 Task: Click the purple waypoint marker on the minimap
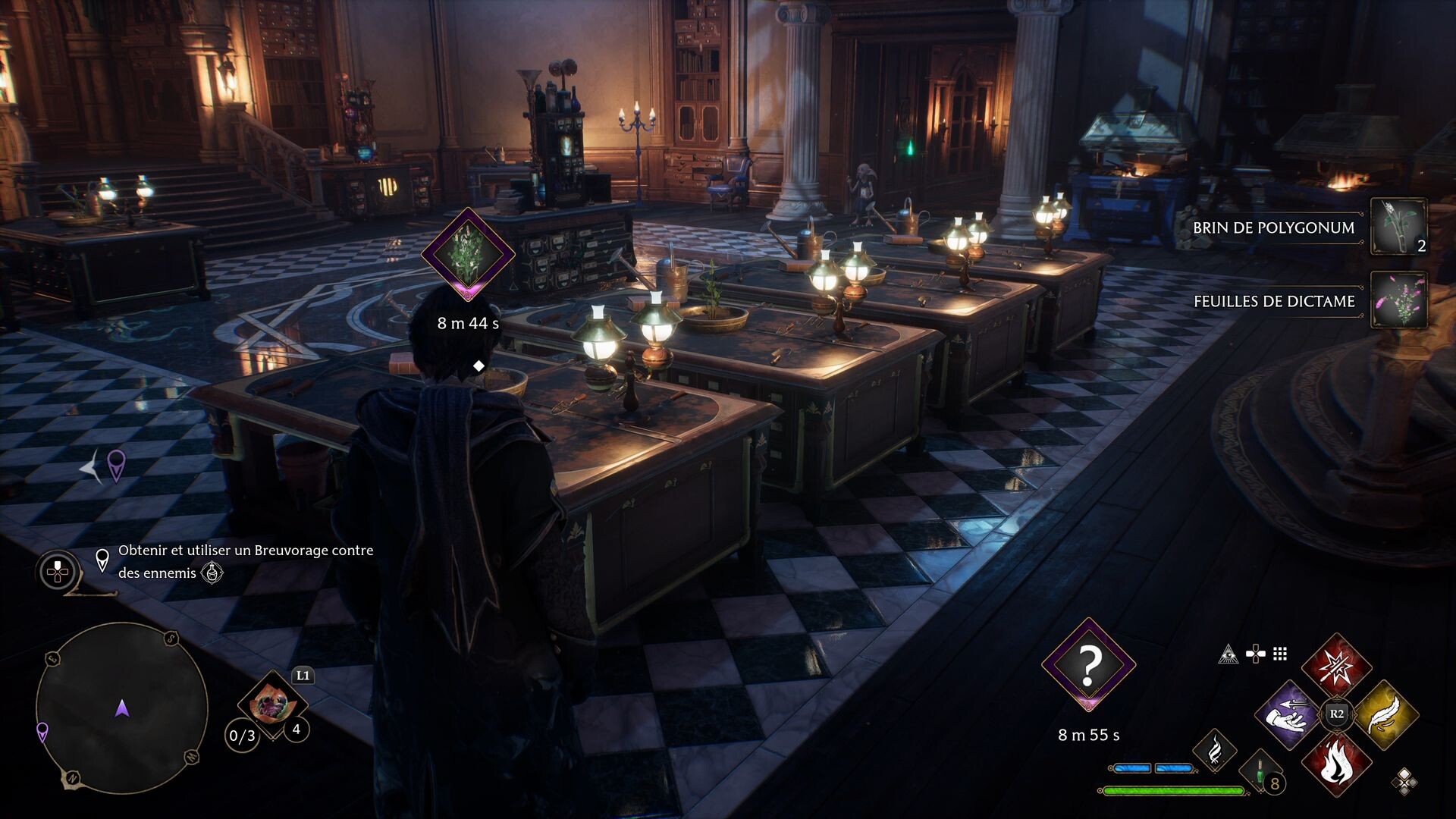pos(42,733)
